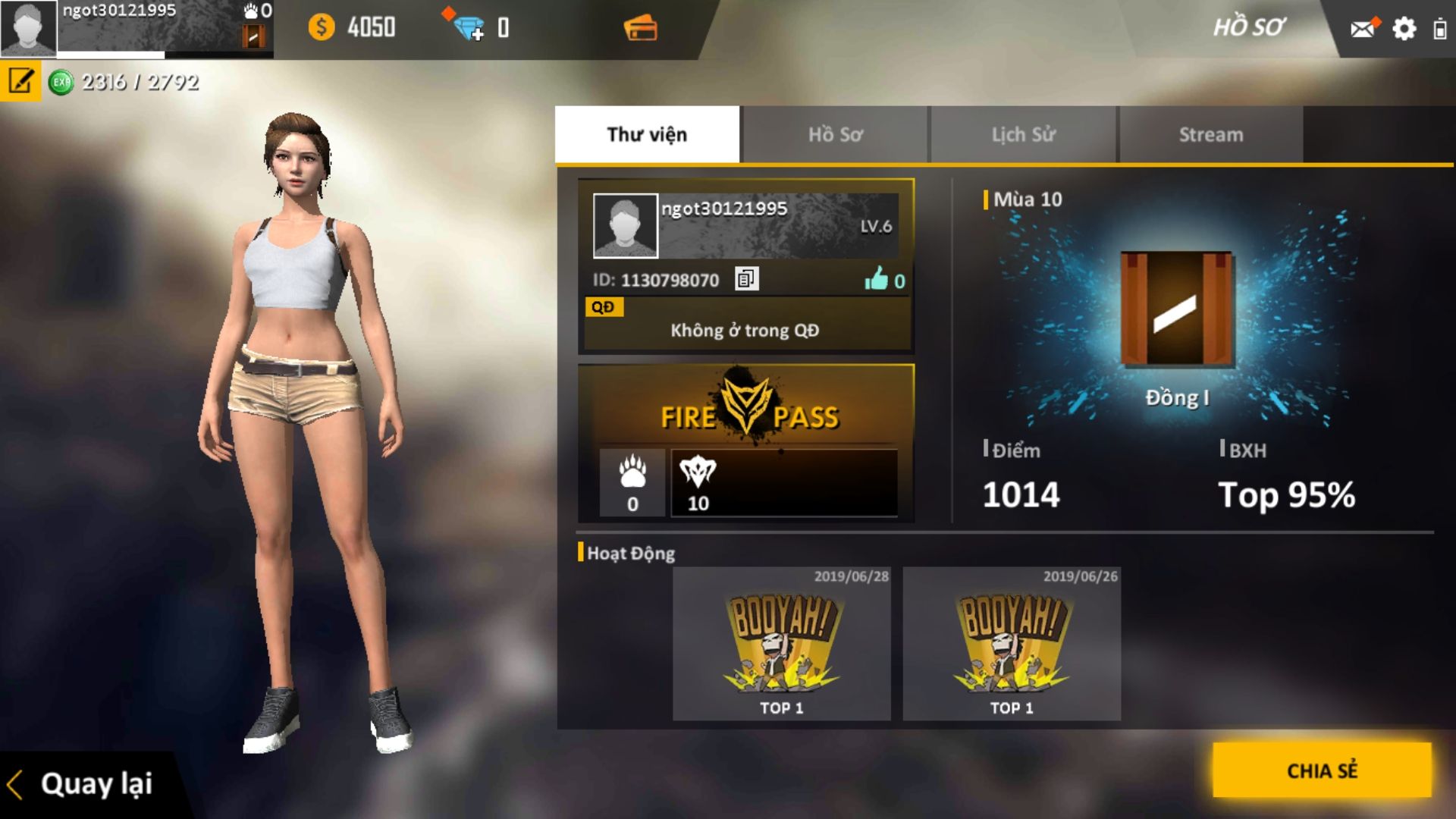Switch to the Thư viện tab
The width and height of the screenshot is (1456, 819).
(647, 134)
